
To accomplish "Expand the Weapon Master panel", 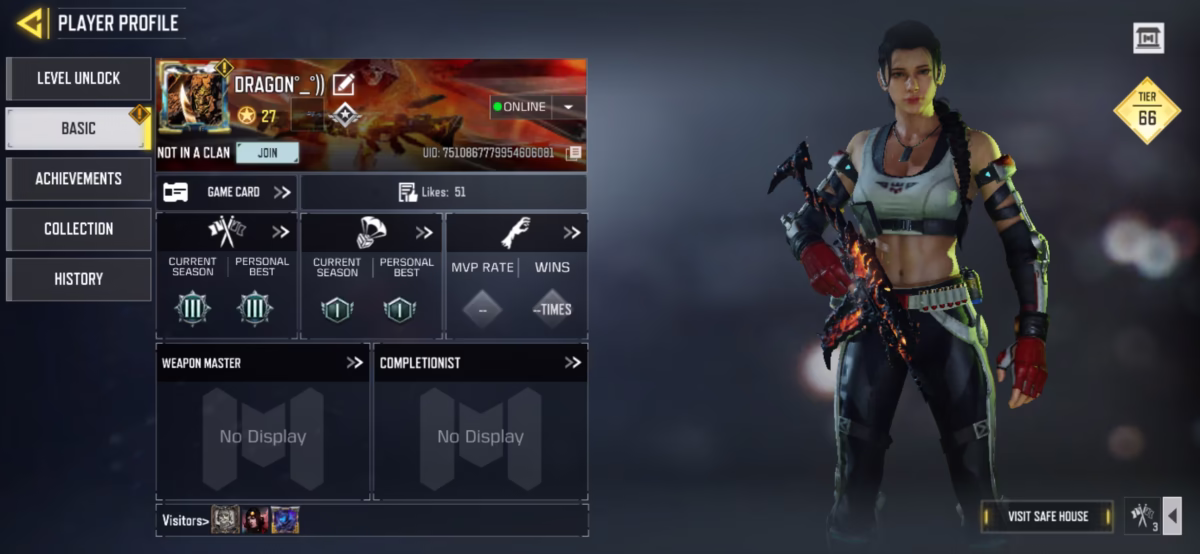I will pyautogui.click(x=354, y=363).
